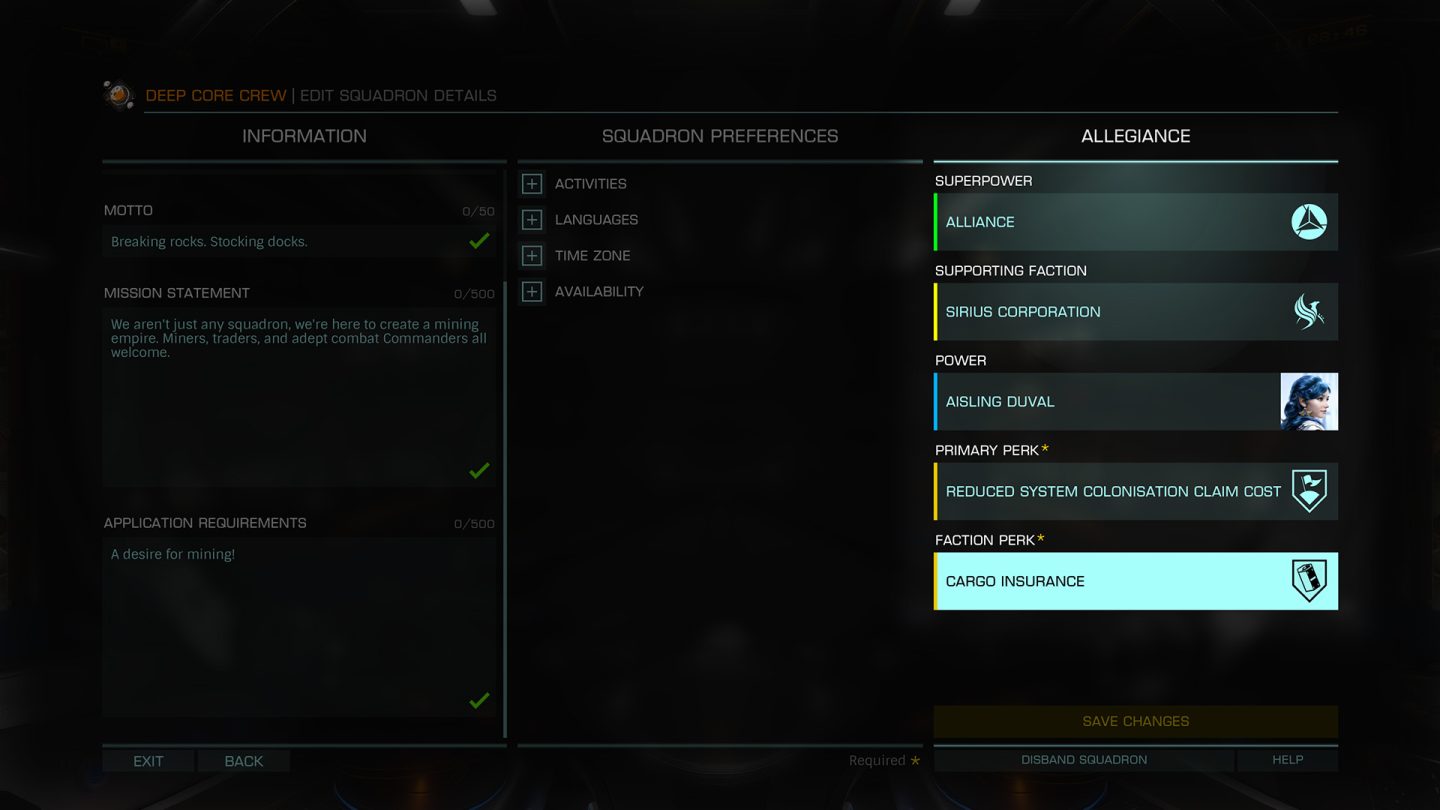This screenshot has height=810, width=1440.
Task: Change the Sirius Corporation supporting faction
Action: coord(1136,312)
